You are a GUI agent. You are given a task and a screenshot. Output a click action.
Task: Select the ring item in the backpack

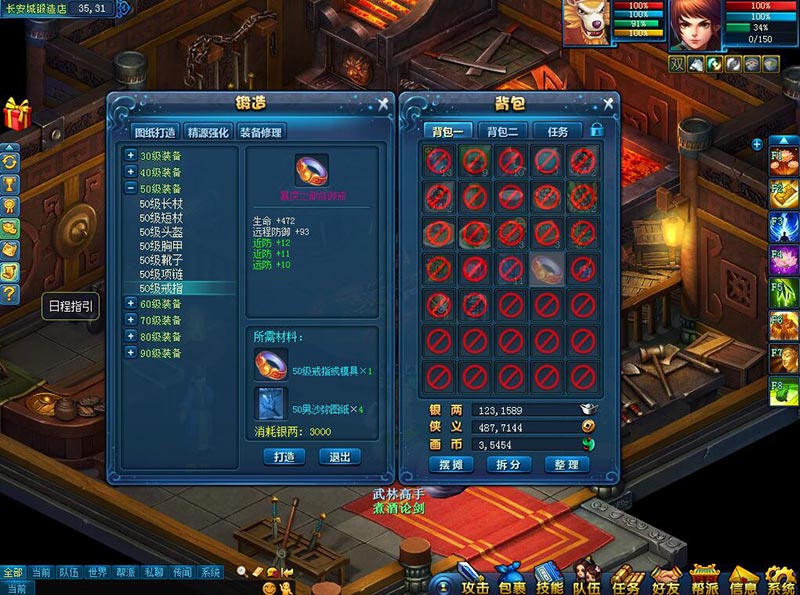(546, 267)
